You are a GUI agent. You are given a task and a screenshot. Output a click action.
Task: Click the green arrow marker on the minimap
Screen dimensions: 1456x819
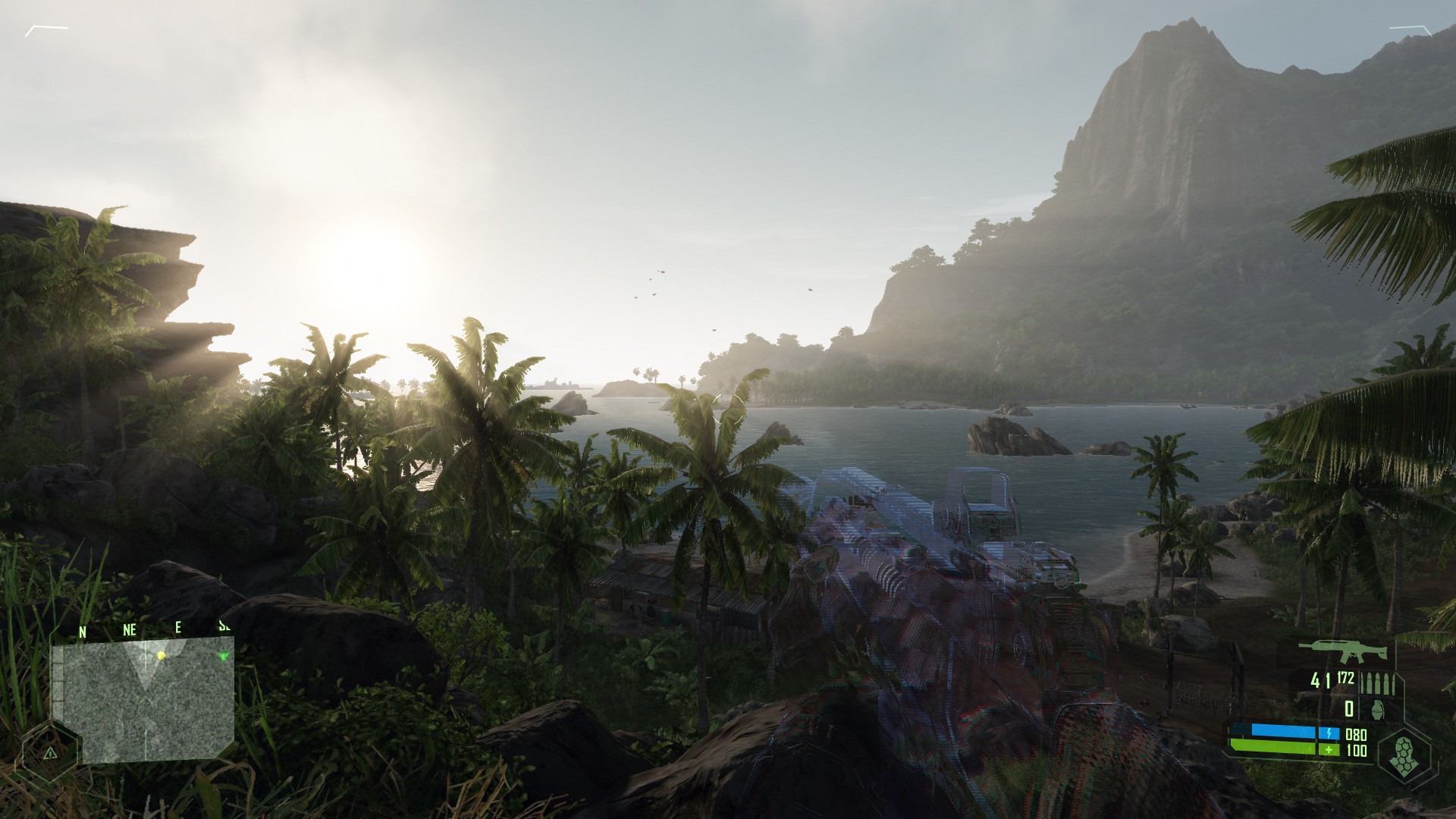[224, 656]
